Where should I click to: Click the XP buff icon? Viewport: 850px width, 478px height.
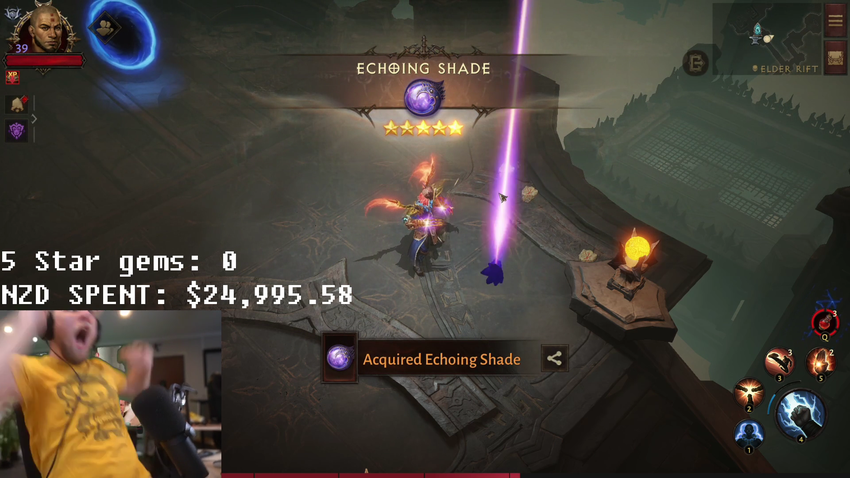[x=13, y=76]
